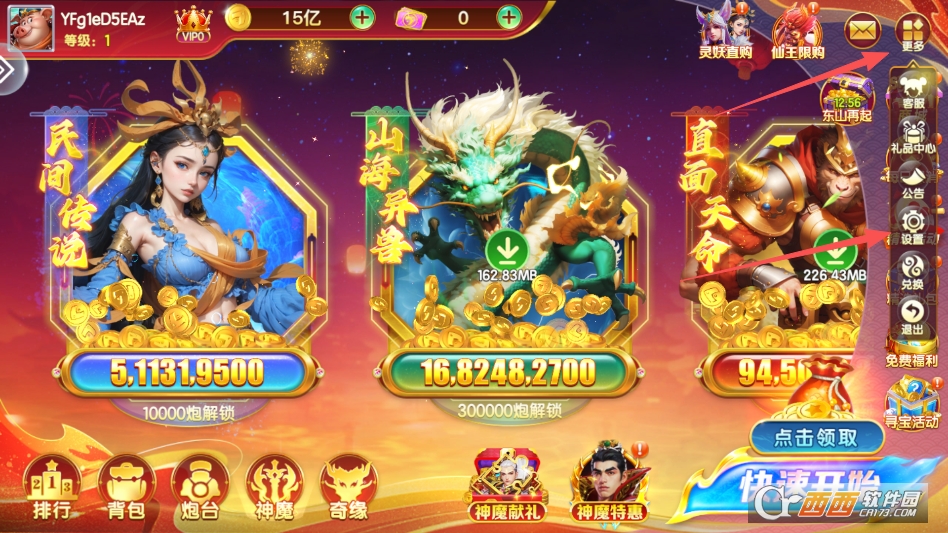
Task: Add gold coins with the plus button
Action: click(x=363, y=17)
